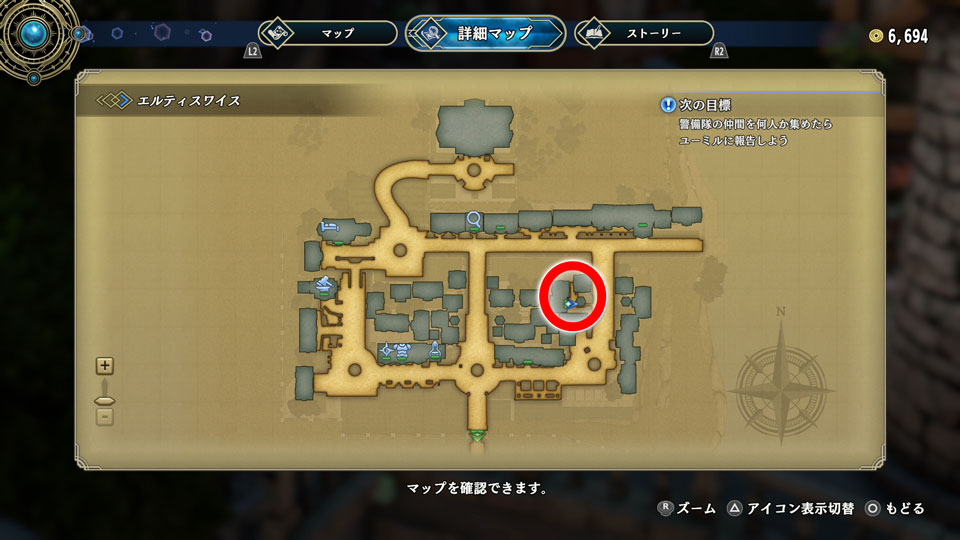The width and height of the screenshot is (960, 540).
Task: Select the 詳細マップ tab
Action: (x=485, y=33)
